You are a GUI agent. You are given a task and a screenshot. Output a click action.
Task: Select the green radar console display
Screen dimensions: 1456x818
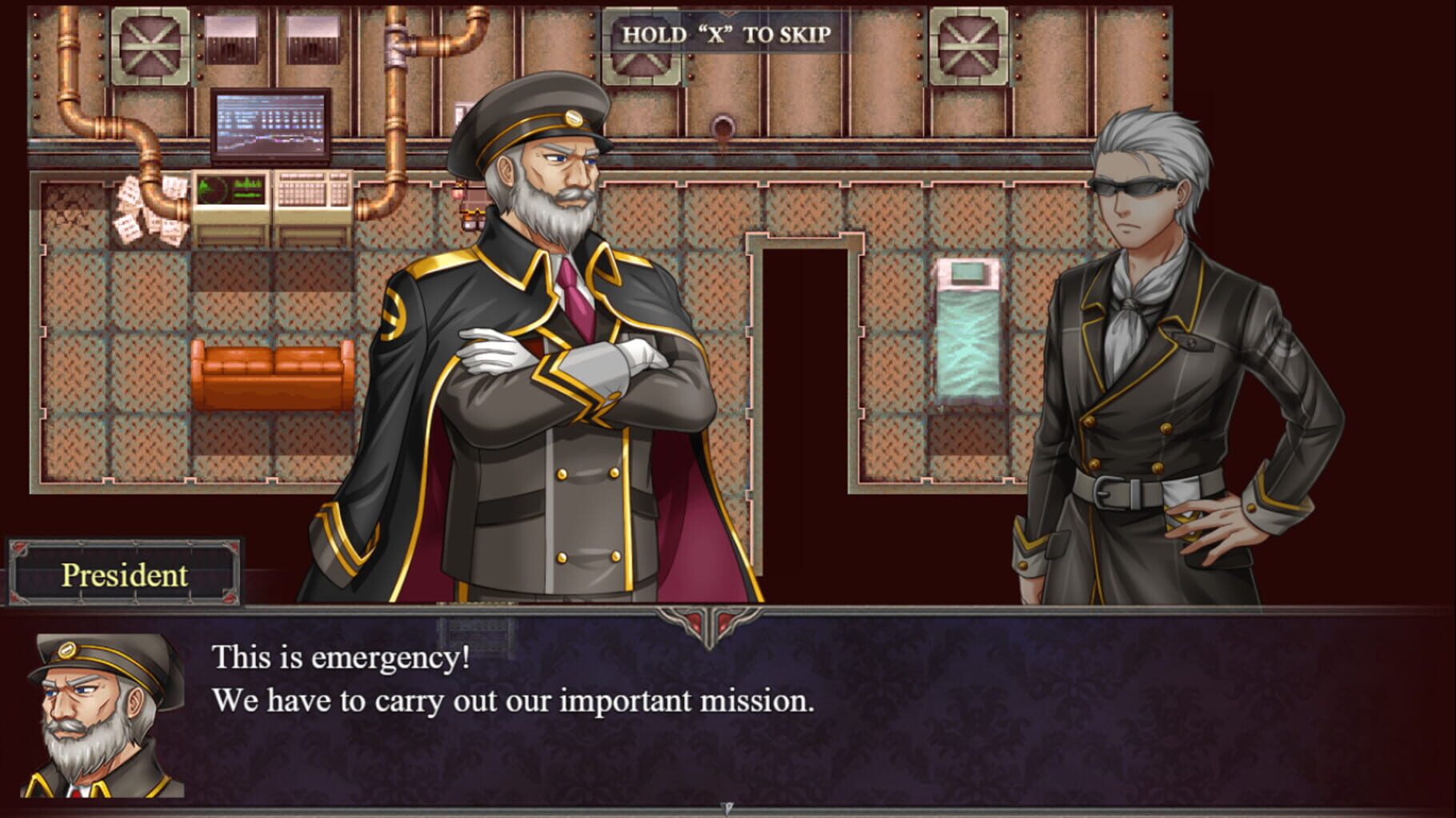232,188
